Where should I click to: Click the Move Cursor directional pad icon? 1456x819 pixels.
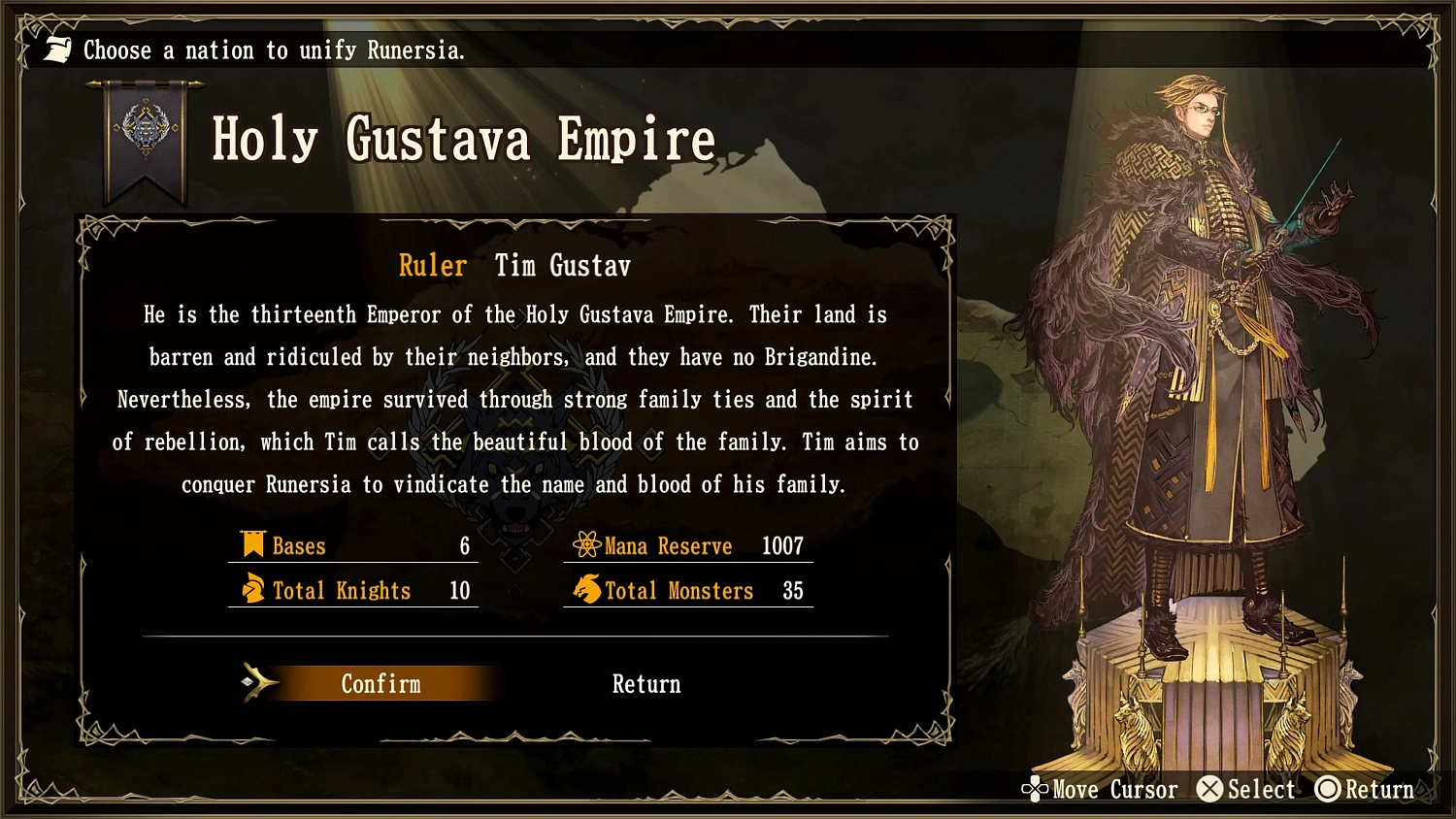pos(1036,789)
